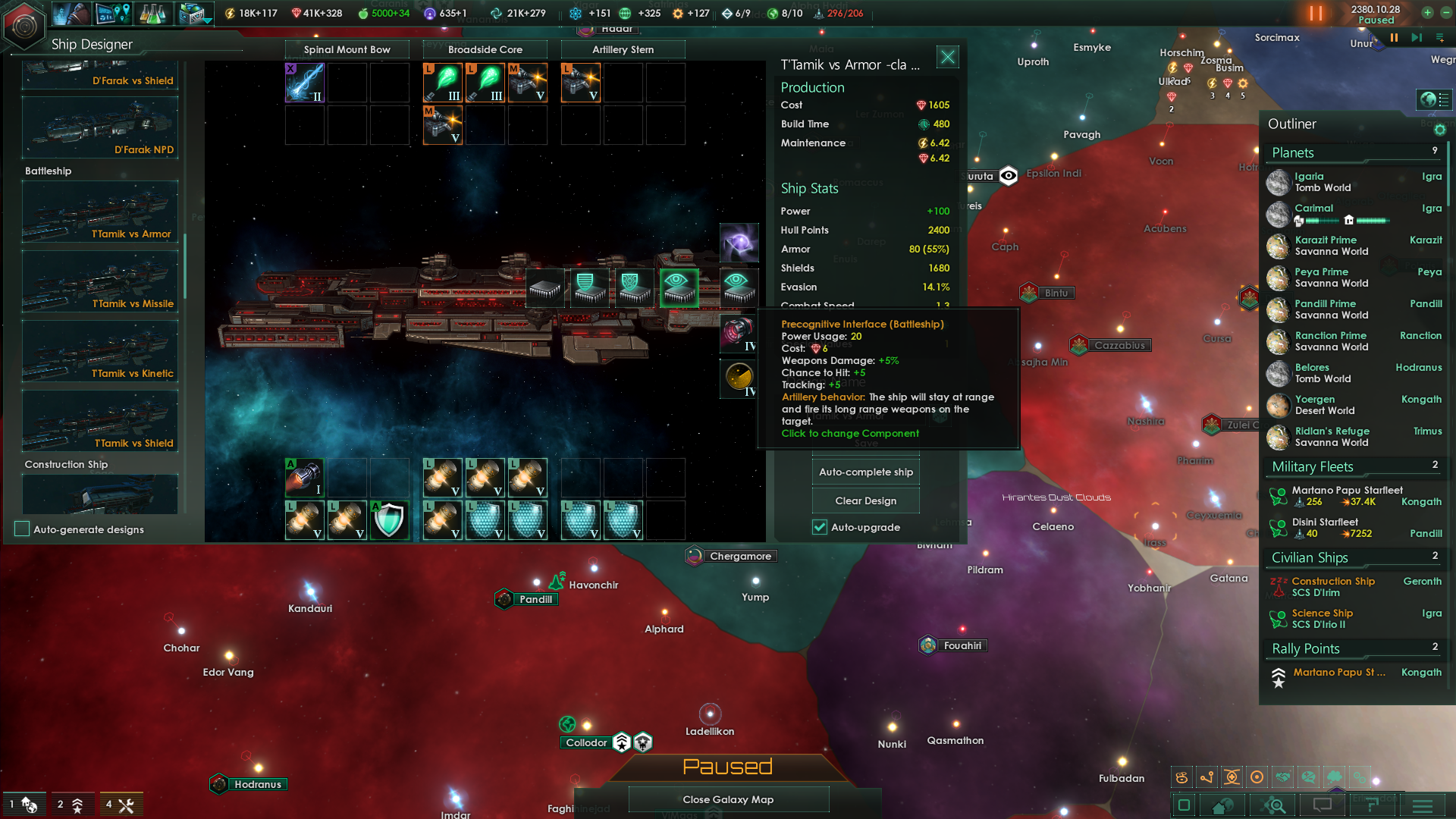This screenshot has width=1456, height=819.
Task: Toggle the orange pause button
Action: (1316, 14)
